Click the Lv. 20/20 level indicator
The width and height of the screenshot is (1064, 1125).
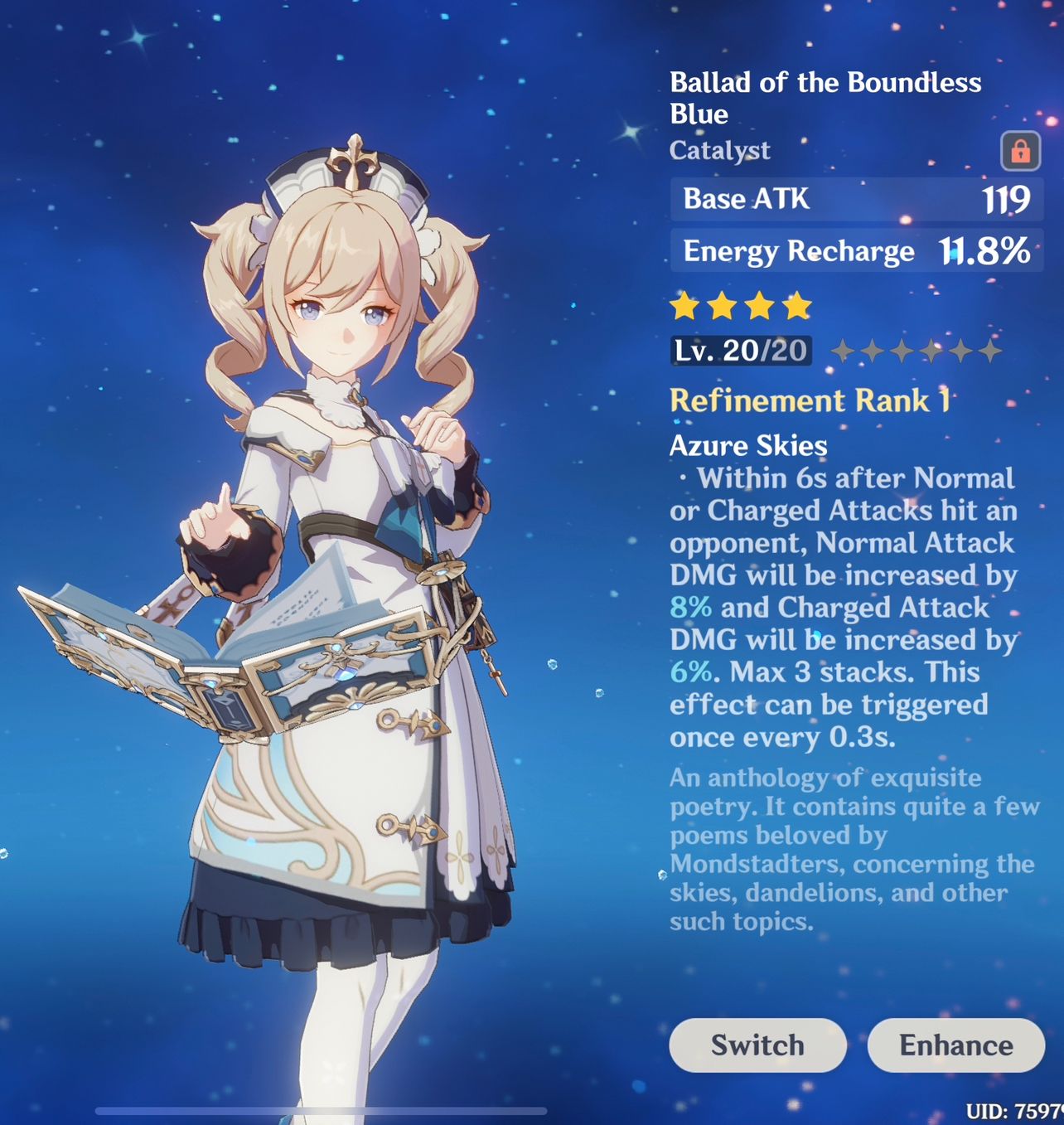pyautogui.click(x=740, y=350)
